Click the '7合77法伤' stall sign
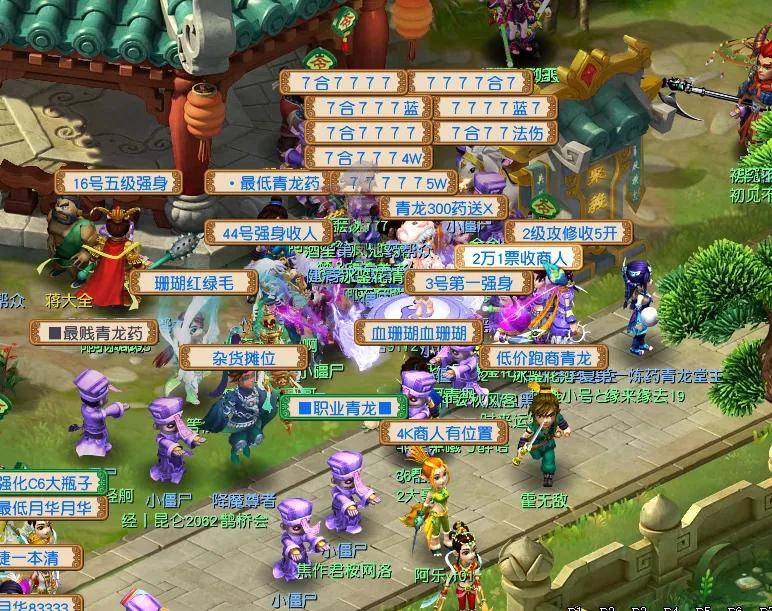The width and height of the screenshot is (772, 611). pos(490,133)
